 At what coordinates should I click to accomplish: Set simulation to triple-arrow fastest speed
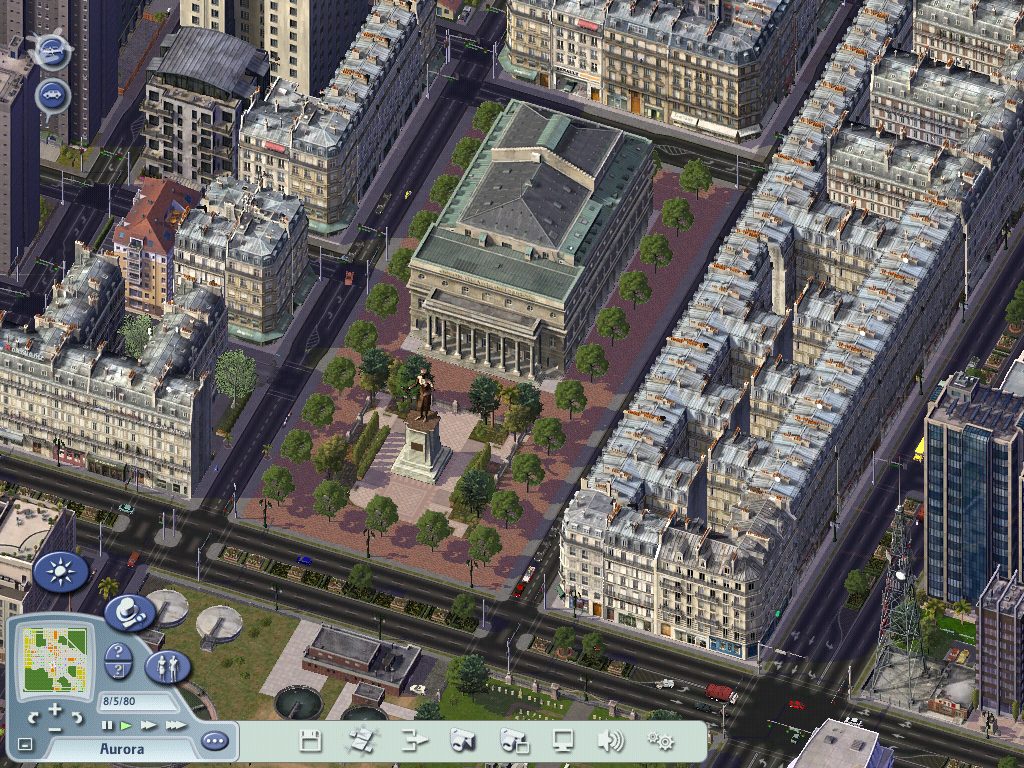[x=175, y=724]
